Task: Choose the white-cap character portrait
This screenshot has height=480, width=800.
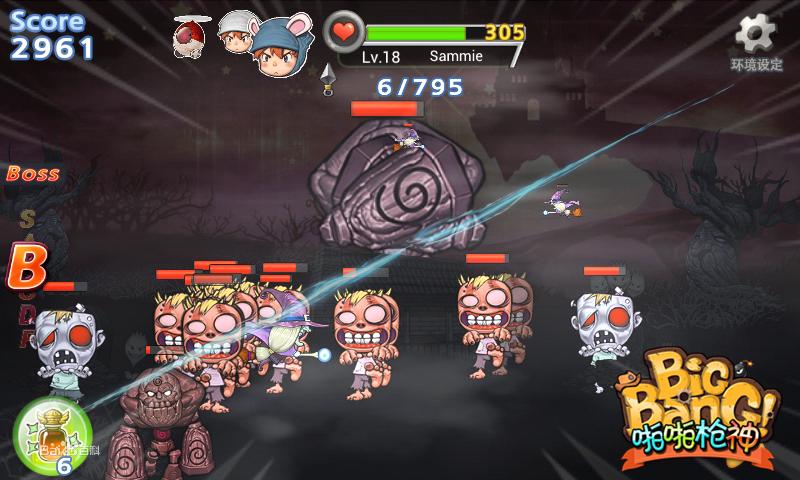Action: click(236, 33)
